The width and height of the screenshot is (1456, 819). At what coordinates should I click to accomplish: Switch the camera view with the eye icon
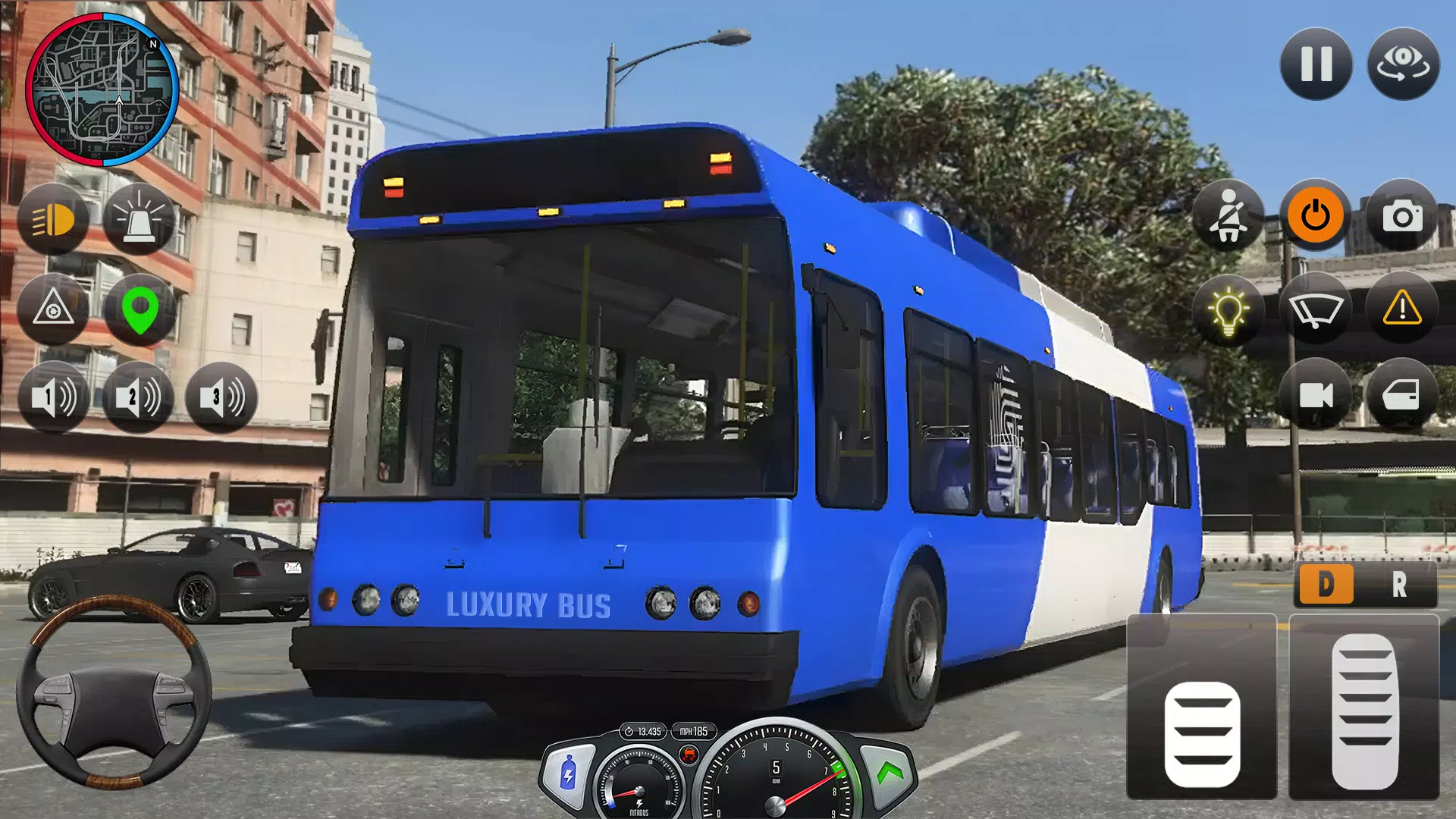click(x=1403, y=64)
